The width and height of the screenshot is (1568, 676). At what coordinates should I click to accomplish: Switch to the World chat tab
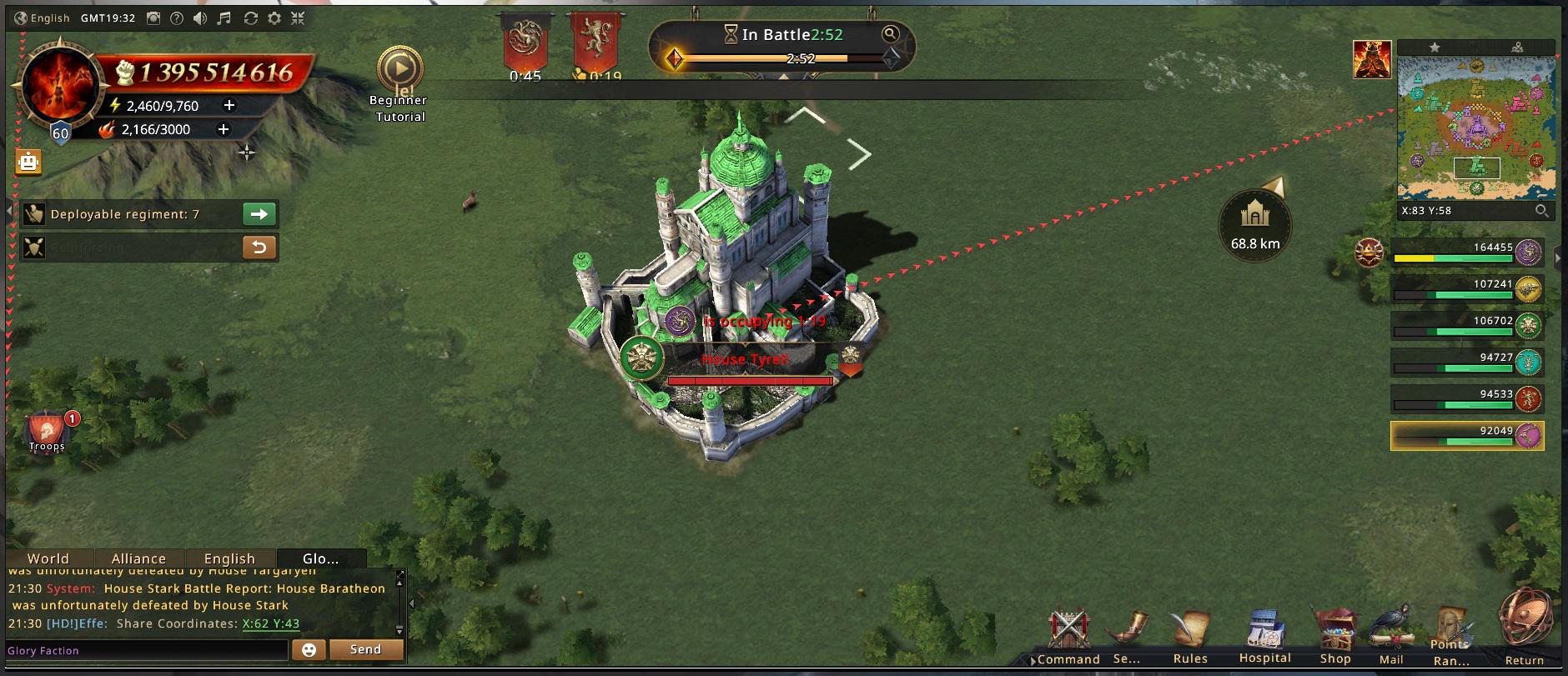pyautogui.click(x=48, y=558)
